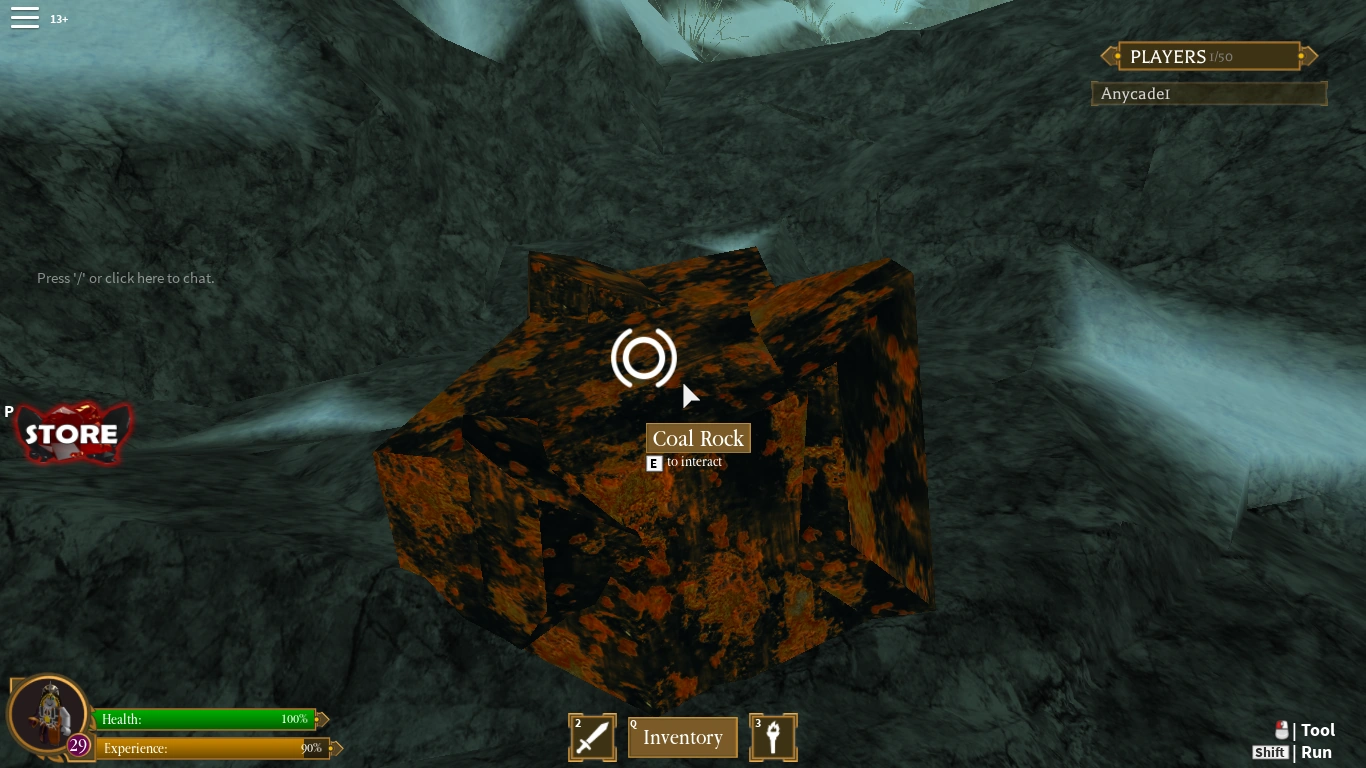Equip the torch in hotbar slot 3
Viewport: 1366px width, 768px height.
[x=773, y=737]
